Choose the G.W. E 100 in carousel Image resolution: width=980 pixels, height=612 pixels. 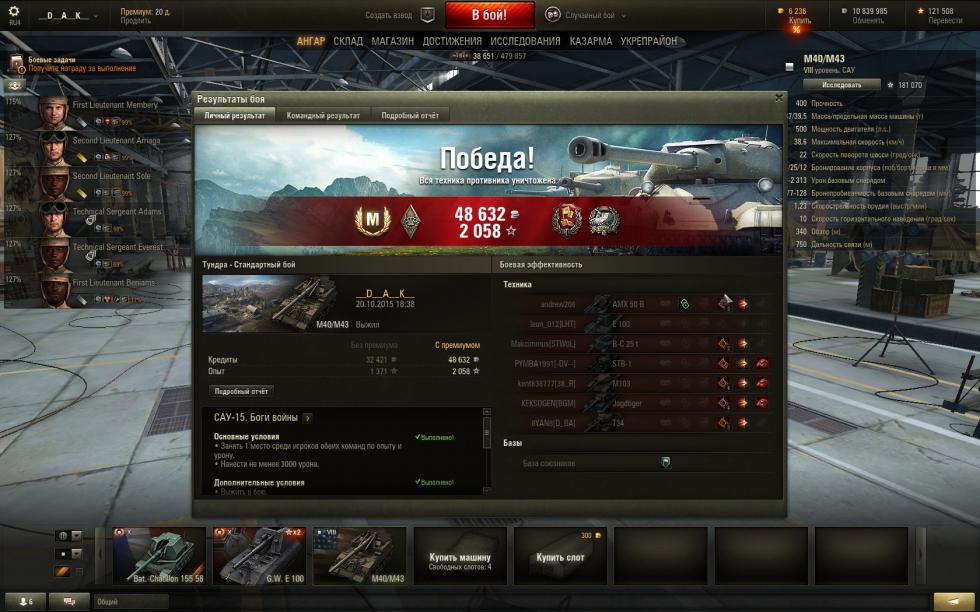259,556
